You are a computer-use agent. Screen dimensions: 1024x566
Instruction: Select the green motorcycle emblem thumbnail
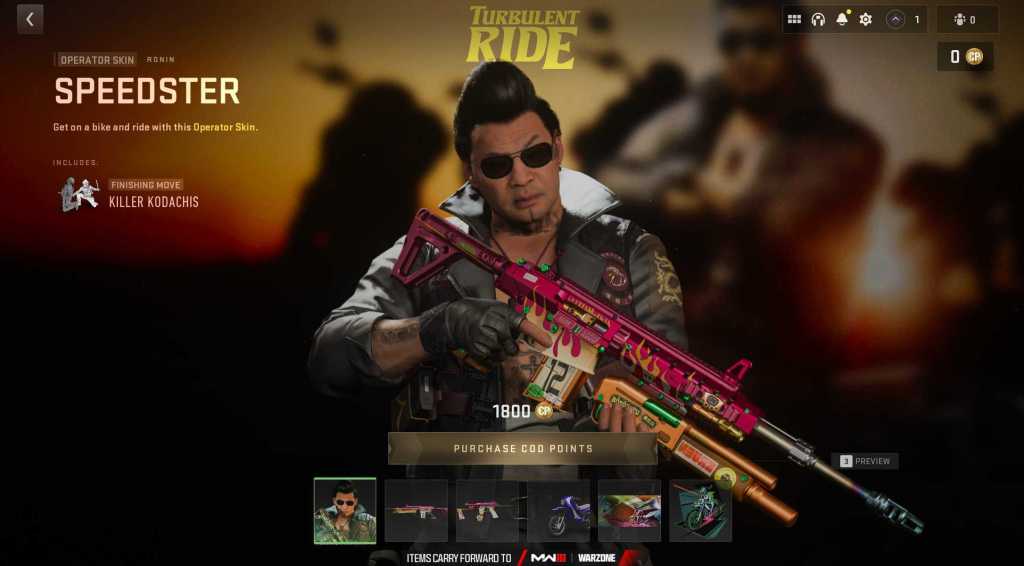[700, 511]
